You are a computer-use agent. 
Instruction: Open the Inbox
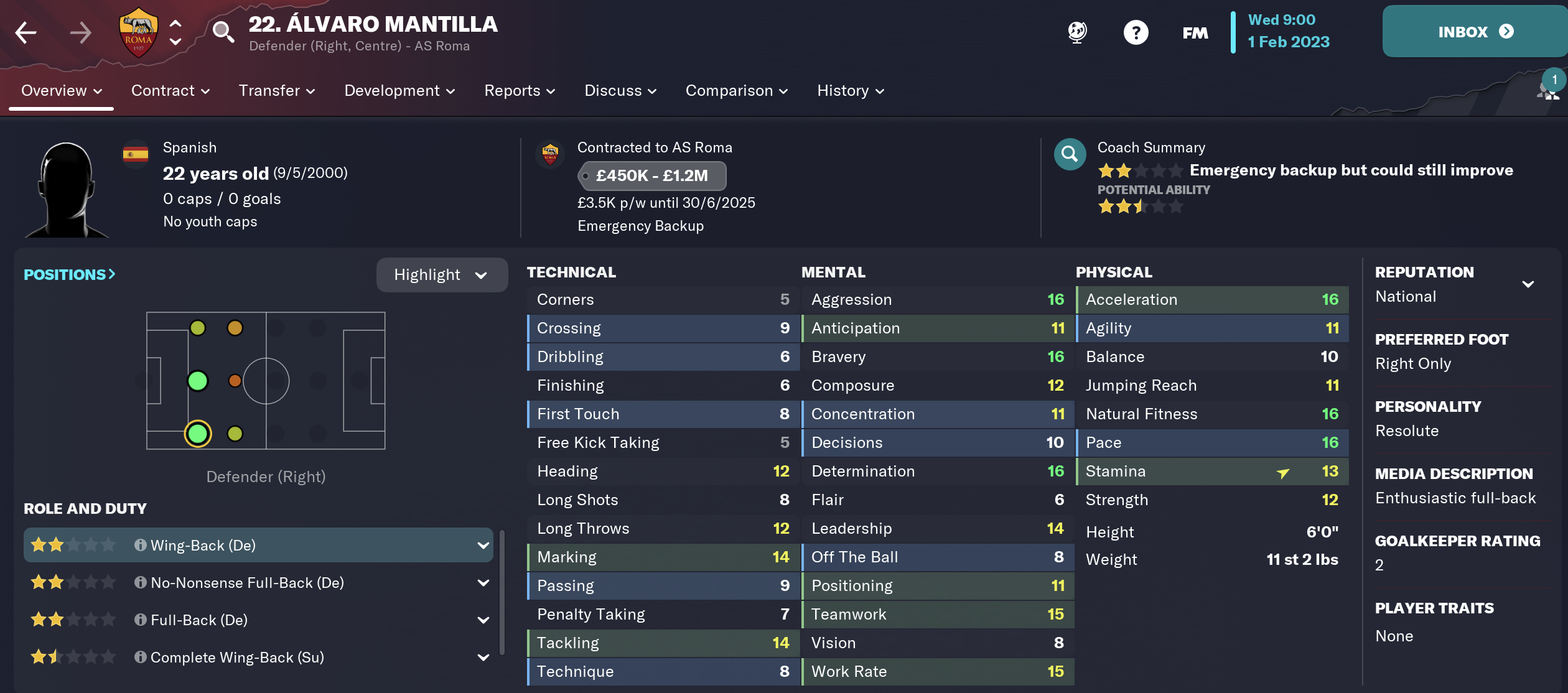[1475, 32]
